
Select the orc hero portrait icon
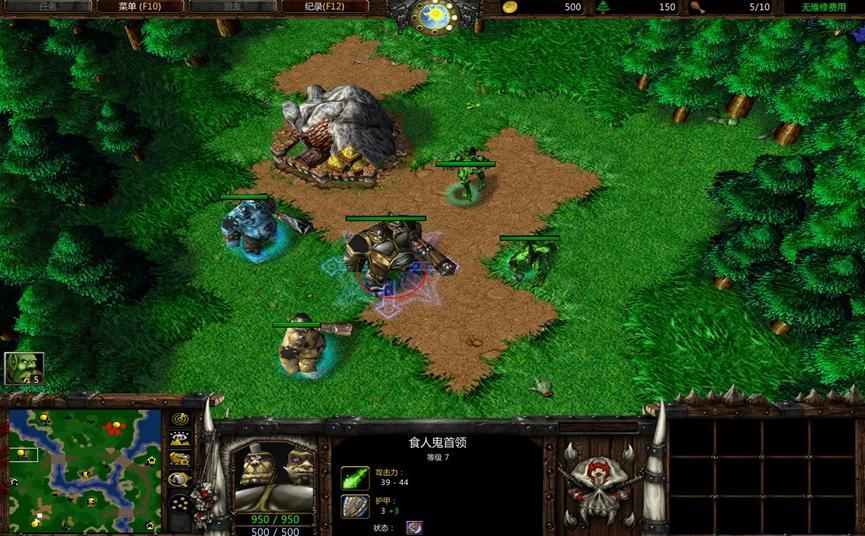pos(22,368)
